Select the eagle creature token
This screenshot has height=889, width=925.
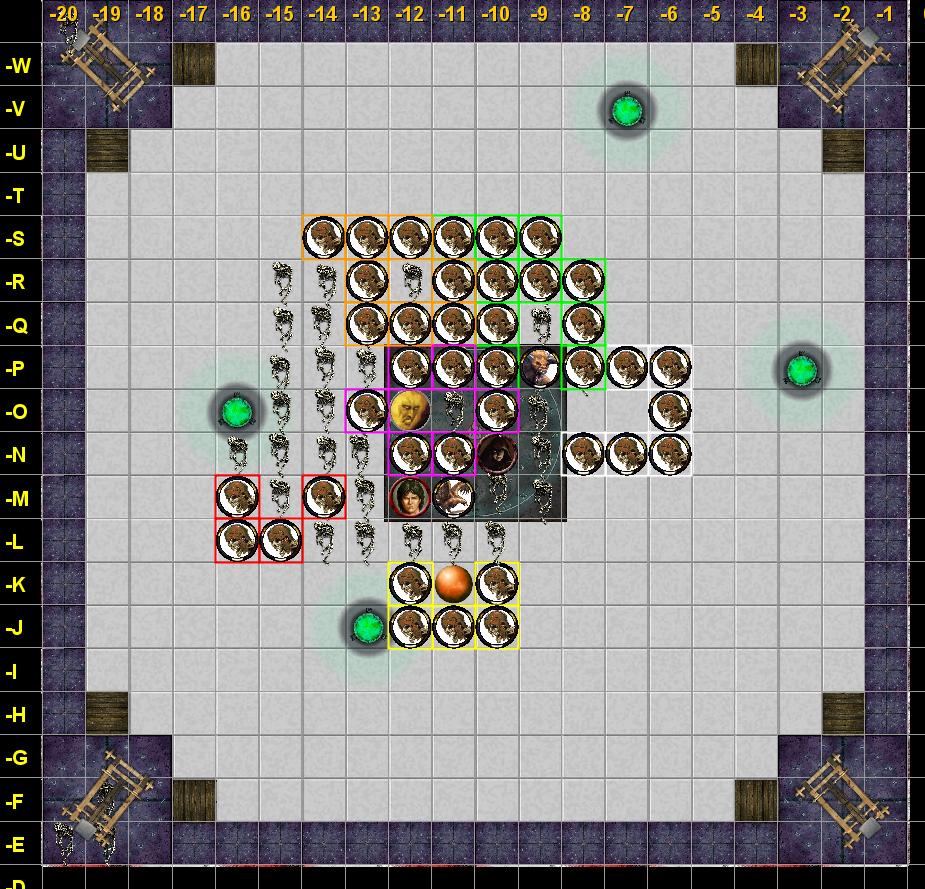tap(453, 497)
